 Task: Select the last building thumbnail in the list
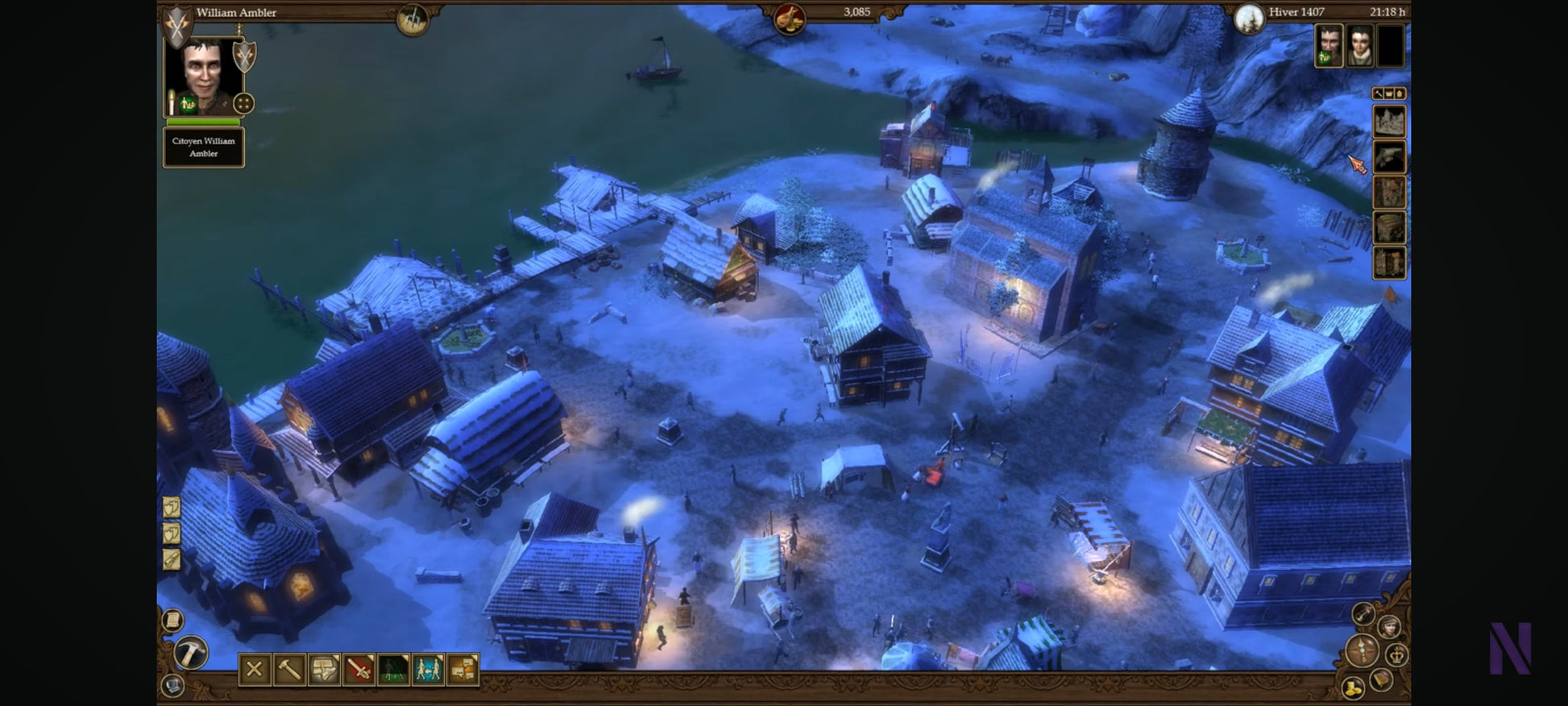click(1389, 263)
